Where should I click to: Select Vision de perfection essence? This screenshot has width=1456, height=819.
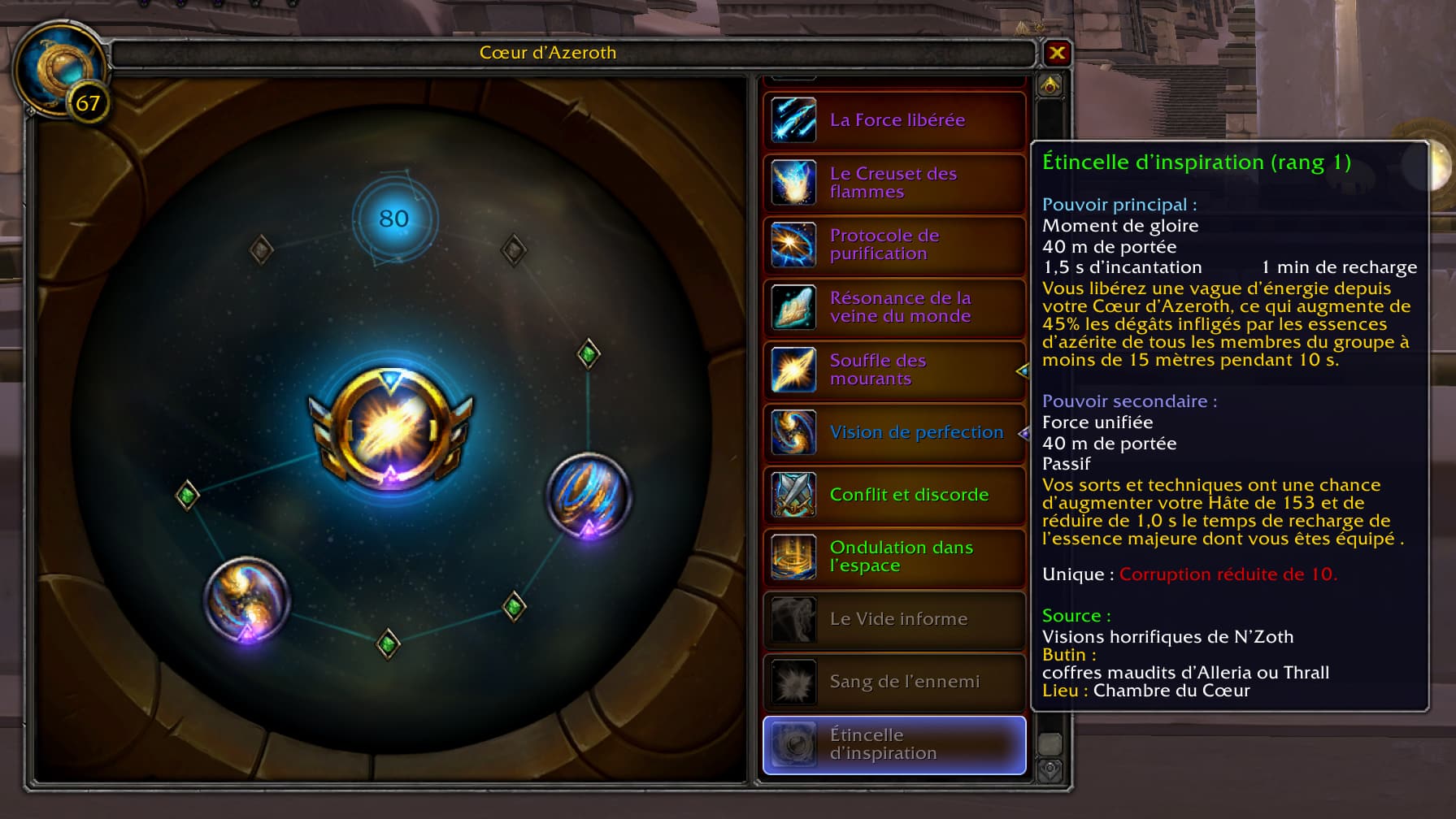894,432
